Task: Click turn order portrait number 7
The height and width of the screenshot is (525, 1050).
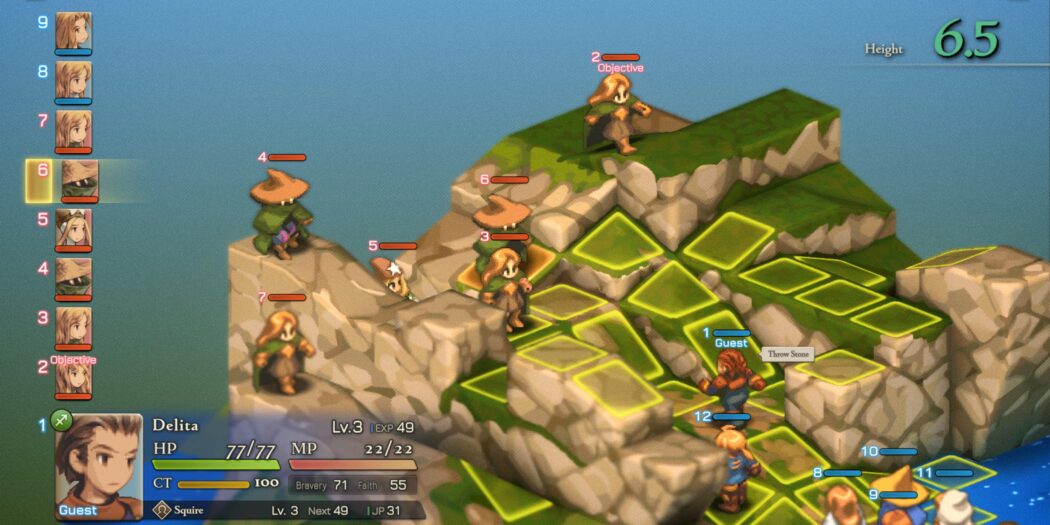Action: coord(73,129)
